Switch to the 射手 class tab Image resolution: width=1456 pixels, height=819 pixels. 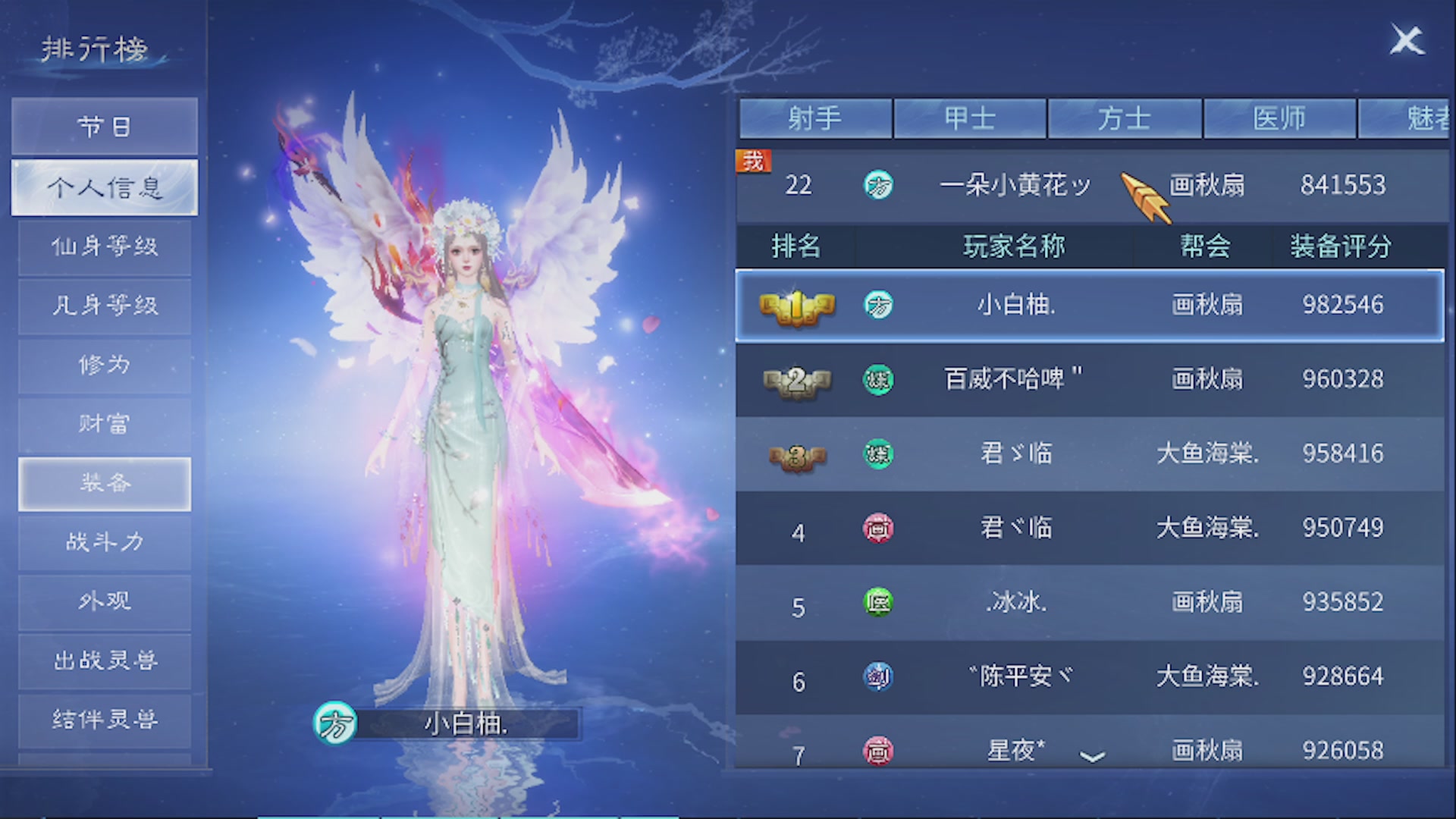point(816,118)
